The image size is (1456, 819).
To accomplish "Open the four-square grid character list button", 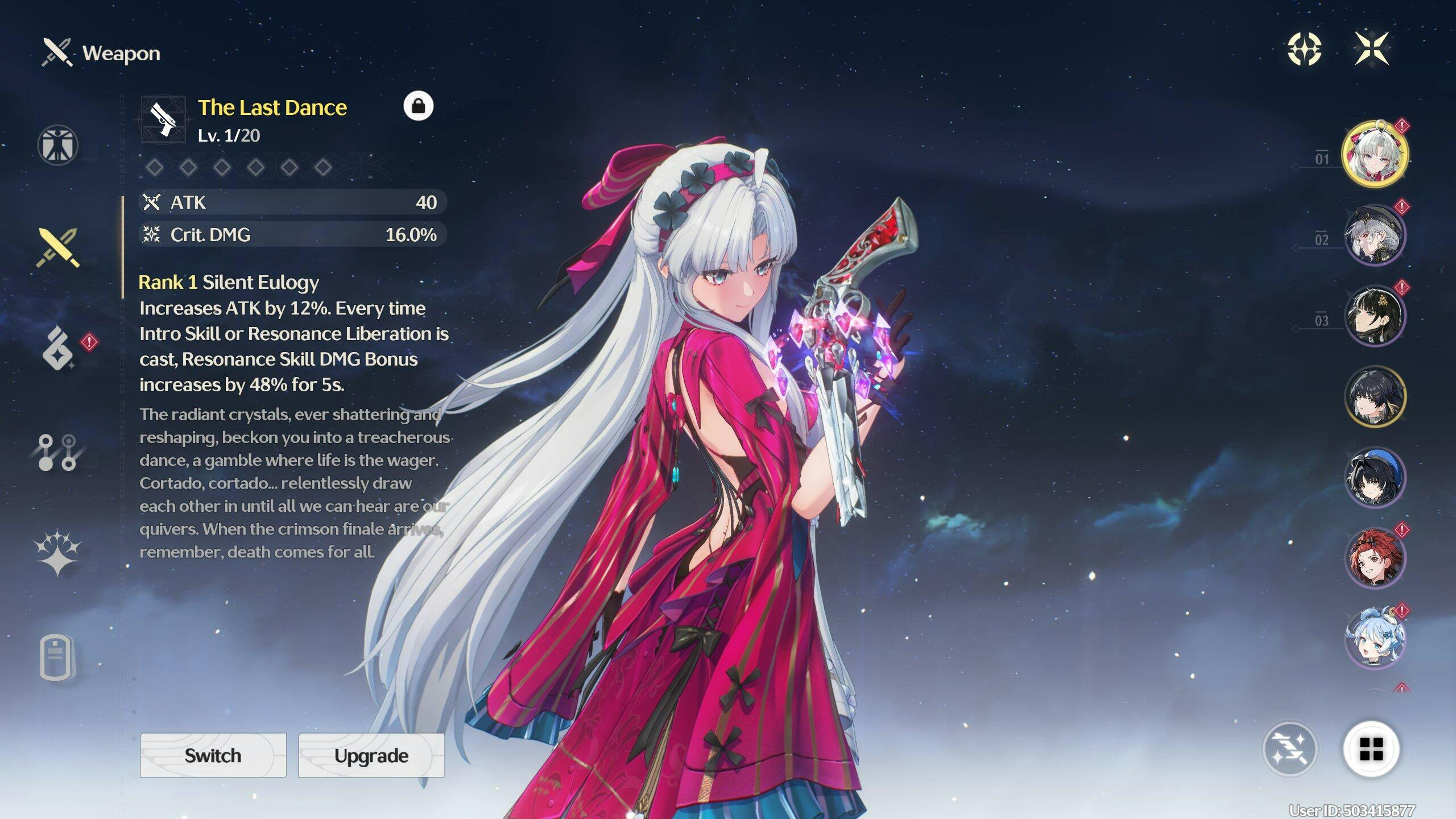I will (1371, 748).
